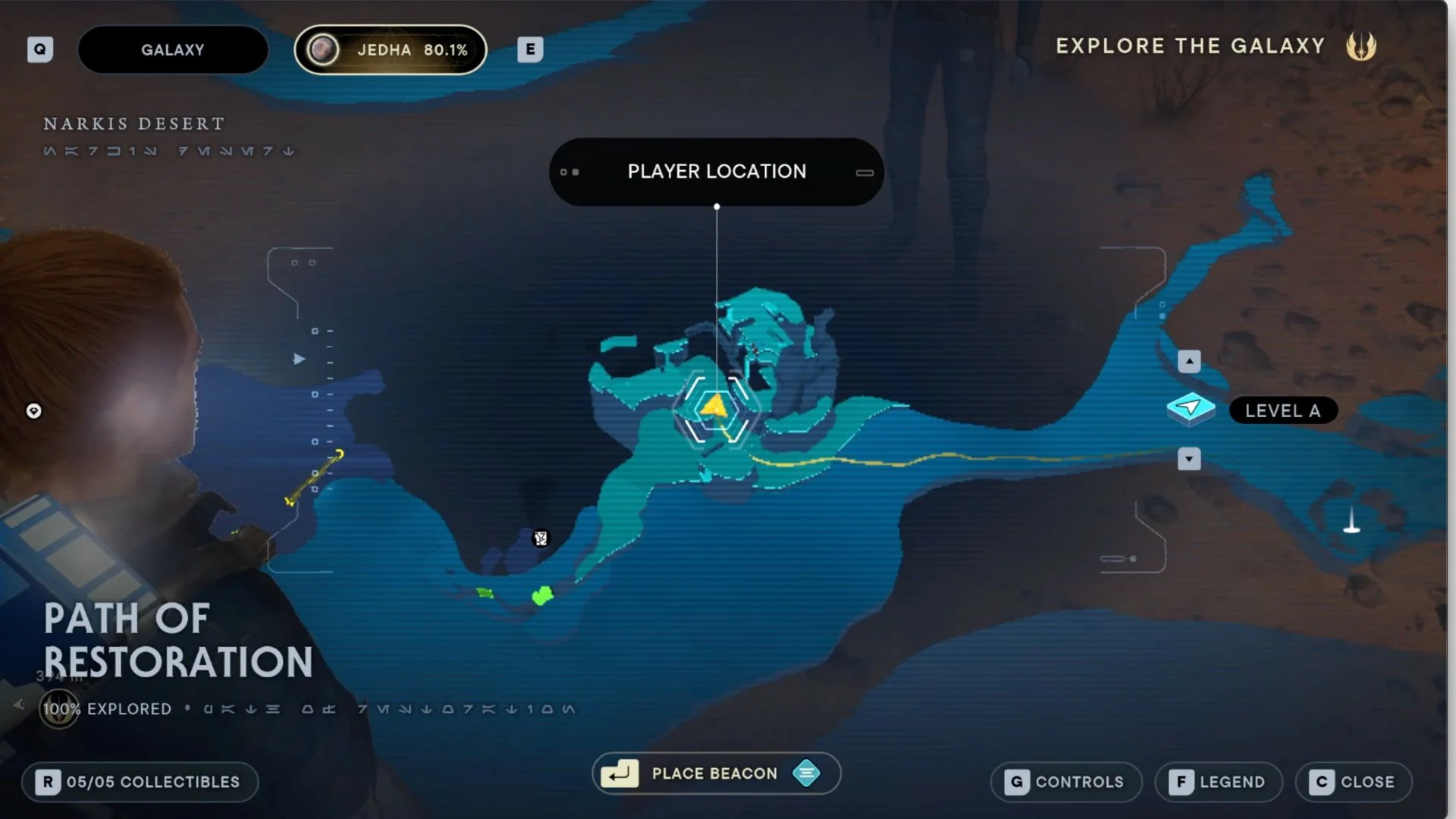
Task: Click the Player Location label above the map marker
Action: tap(716, 171)
